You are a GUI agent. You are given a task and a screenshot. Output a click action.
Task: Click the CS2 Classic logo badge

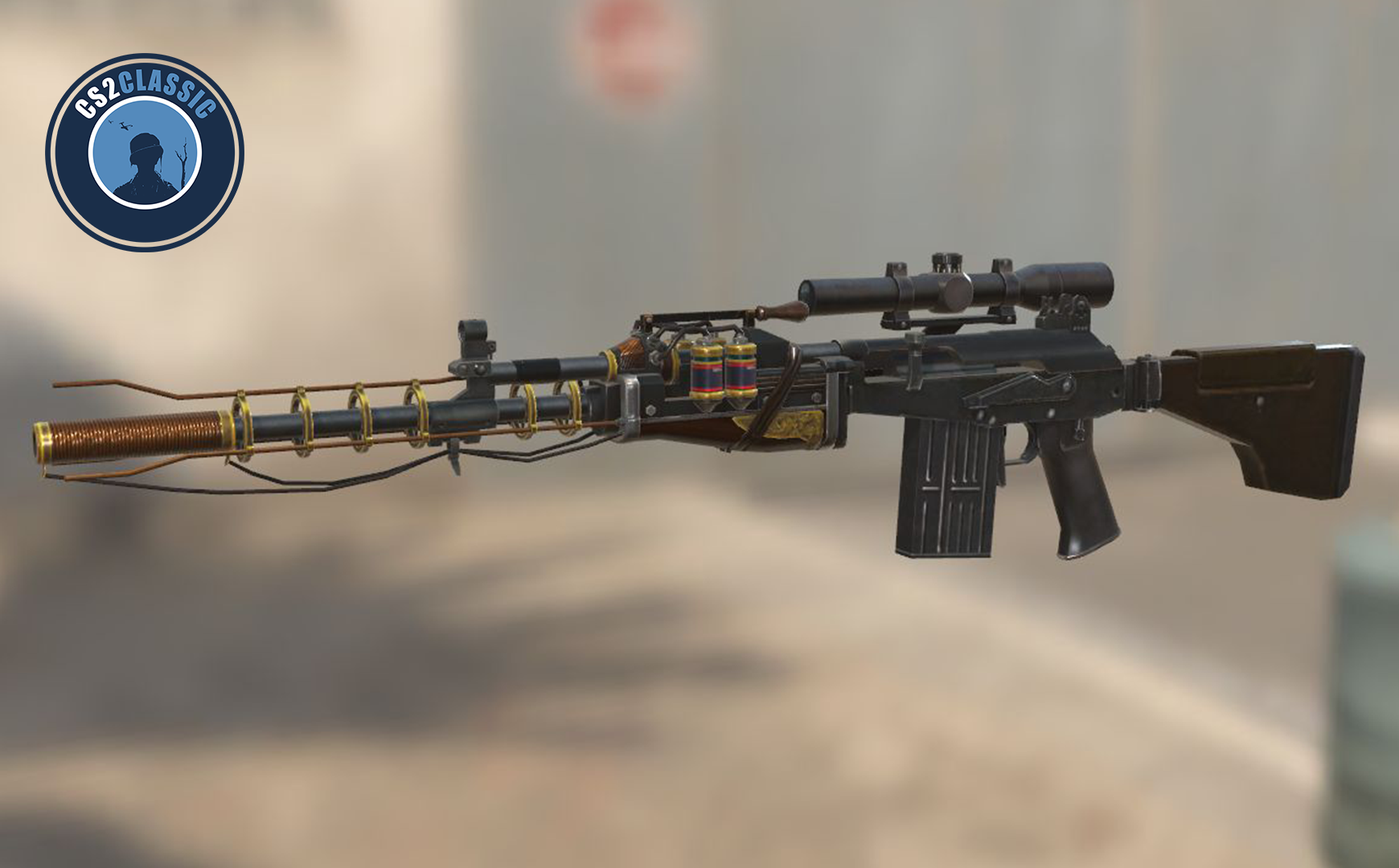pos(145,153)
